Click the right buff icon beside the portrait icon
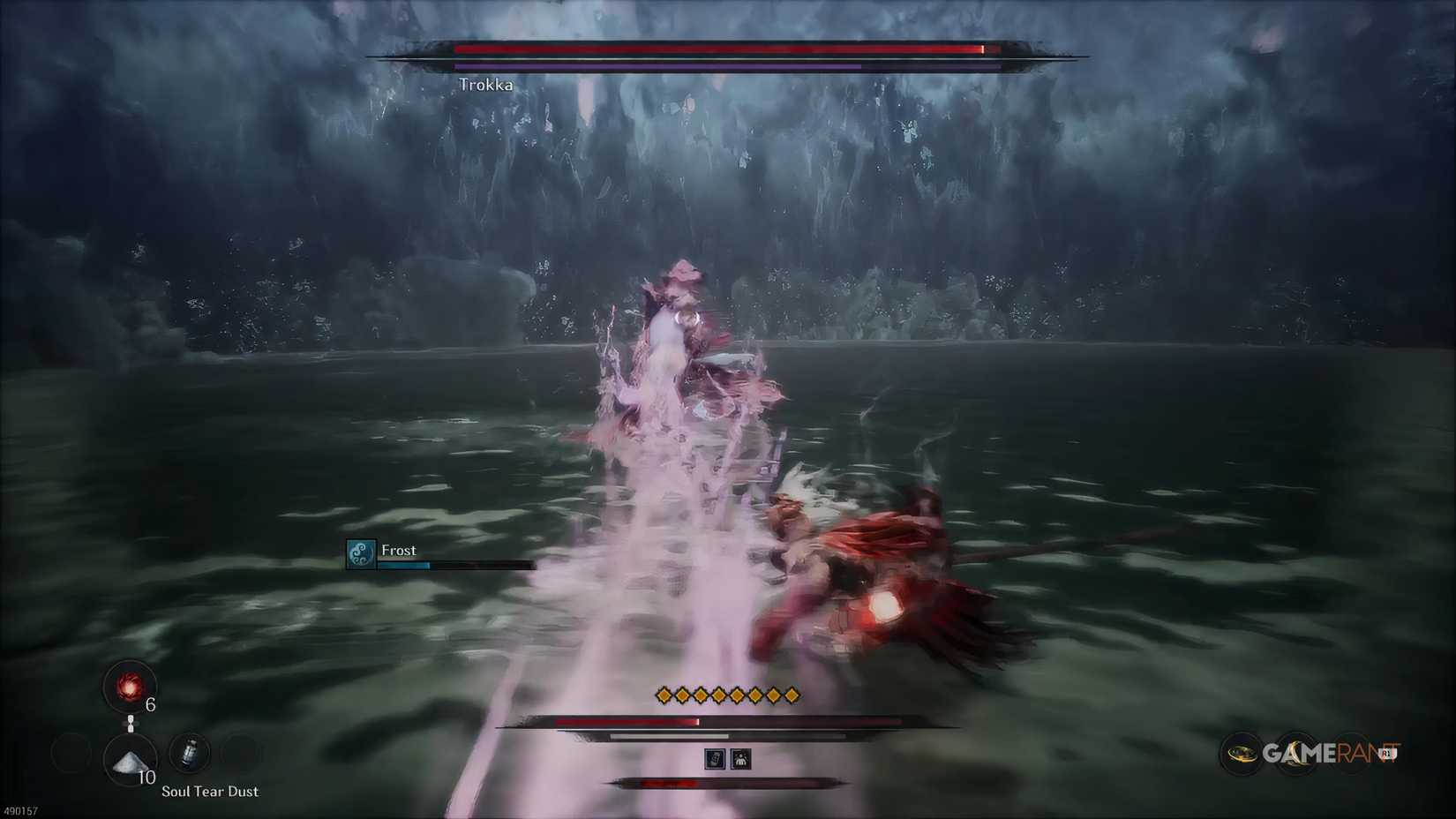 741,759
